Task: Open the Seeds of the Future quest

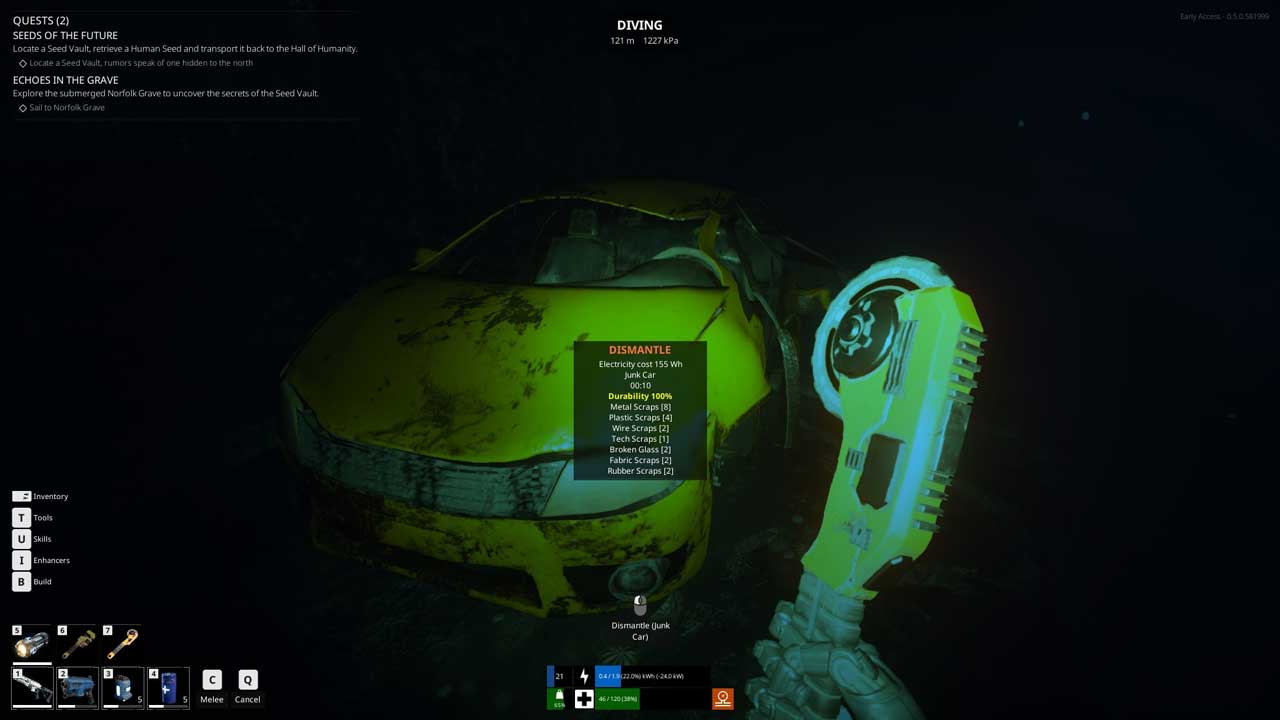Action: pos(65,35)
